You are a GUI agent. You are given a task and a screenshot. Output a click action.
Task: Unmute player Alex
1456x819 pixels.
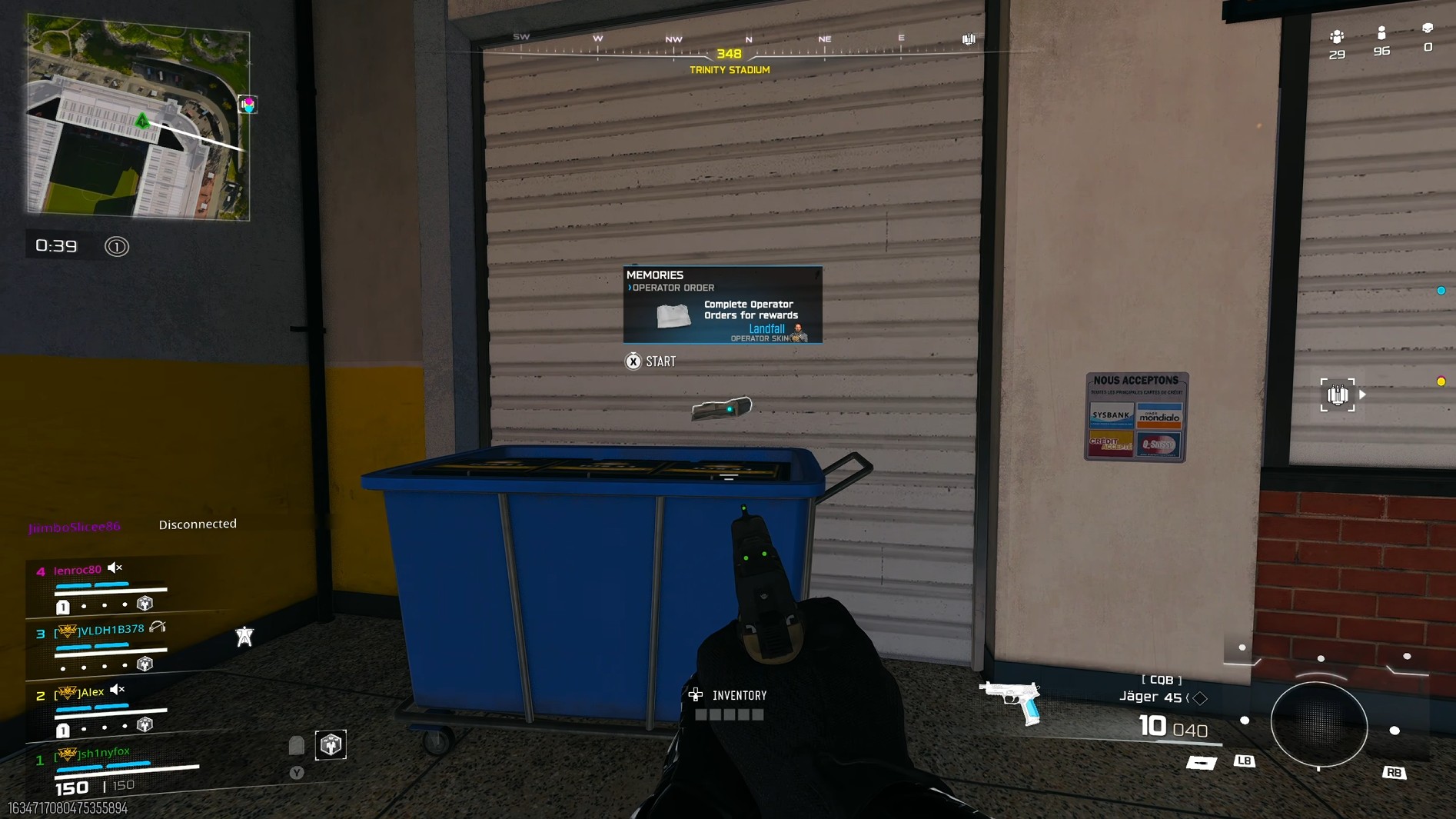117,691
